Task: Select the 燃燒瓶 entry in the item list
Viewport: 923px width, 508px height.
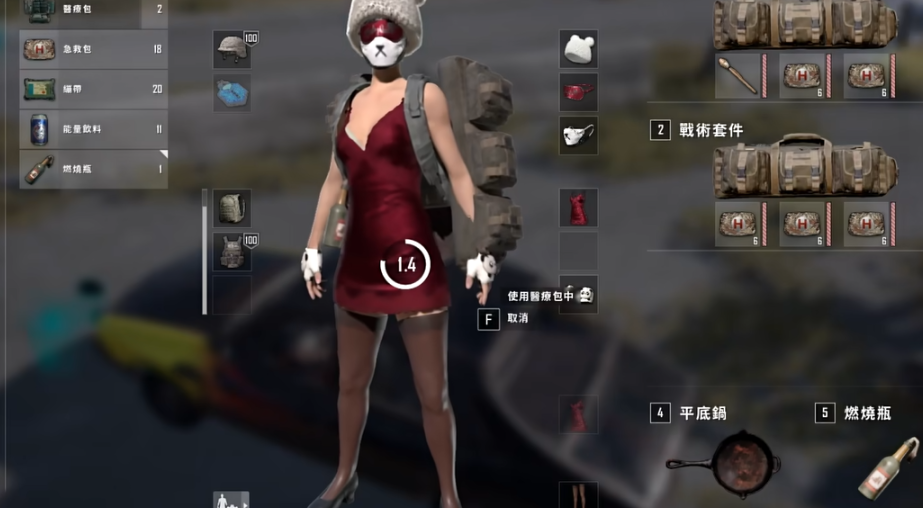Action: (93, 169)
